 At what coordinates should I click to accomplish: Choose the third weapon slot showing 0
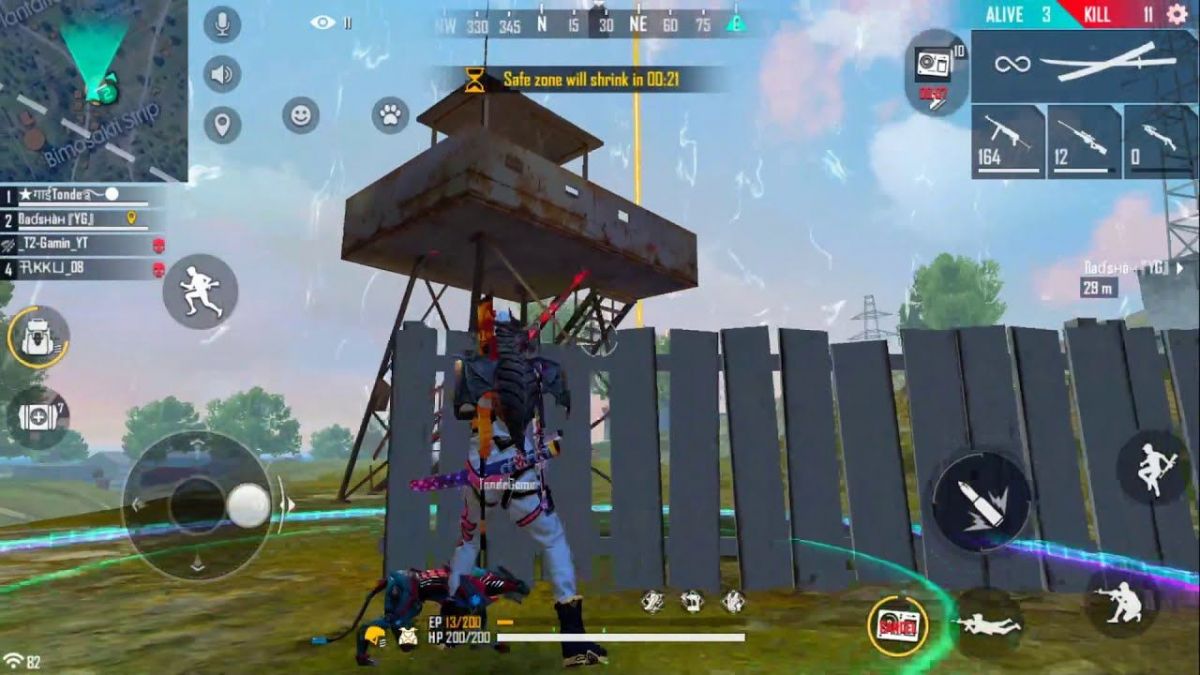point(1160,141)
